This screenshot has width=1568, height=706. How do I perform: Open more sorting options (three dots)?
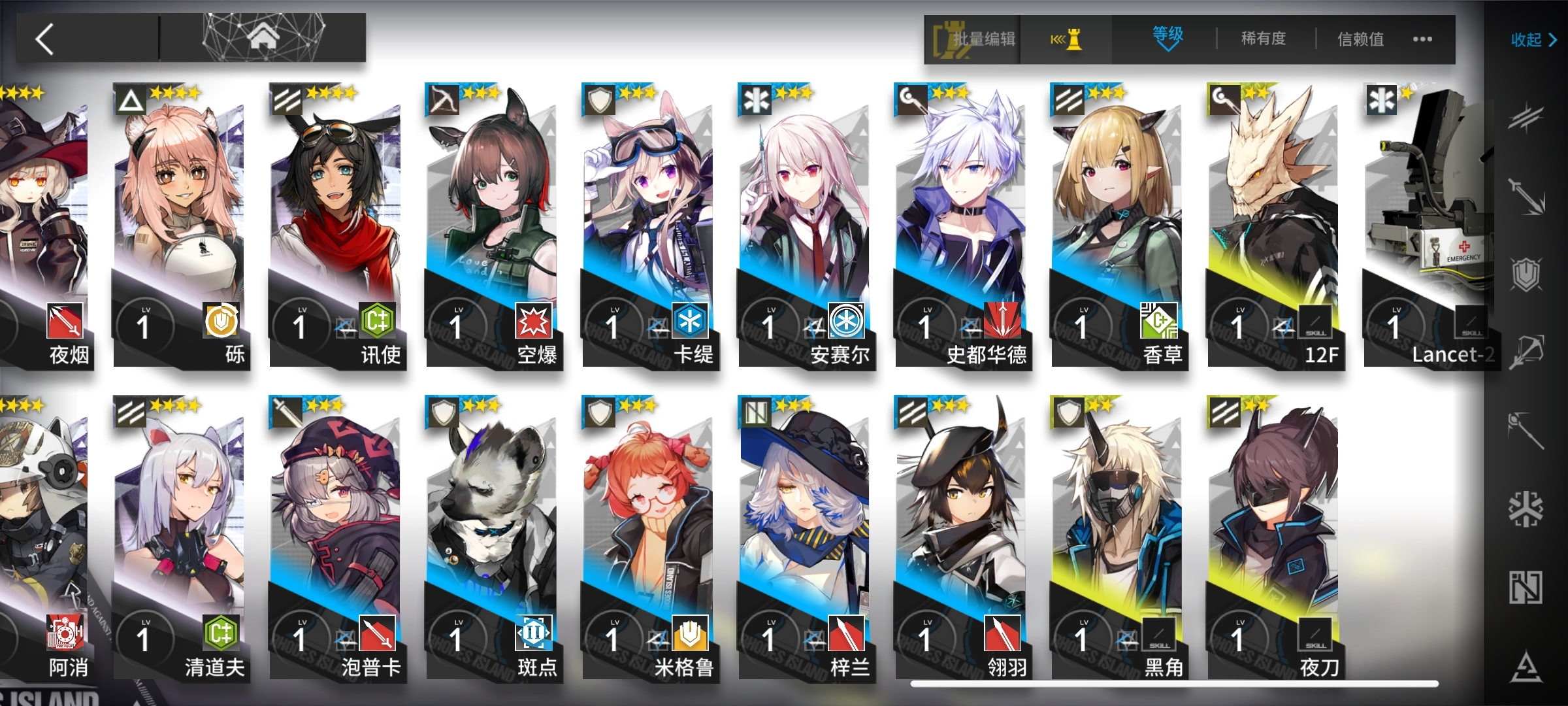click(x=1422, y=39)
